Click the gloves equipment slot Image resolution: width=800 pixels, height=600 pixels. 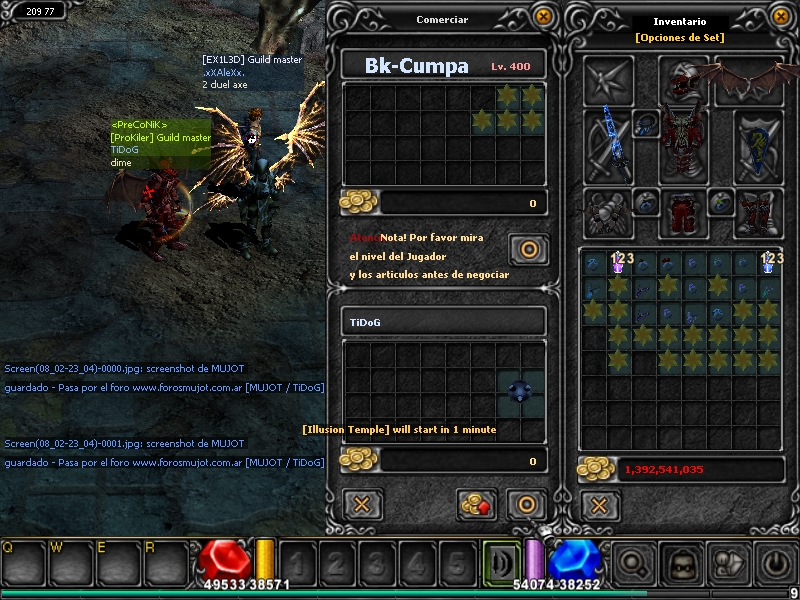609,212
